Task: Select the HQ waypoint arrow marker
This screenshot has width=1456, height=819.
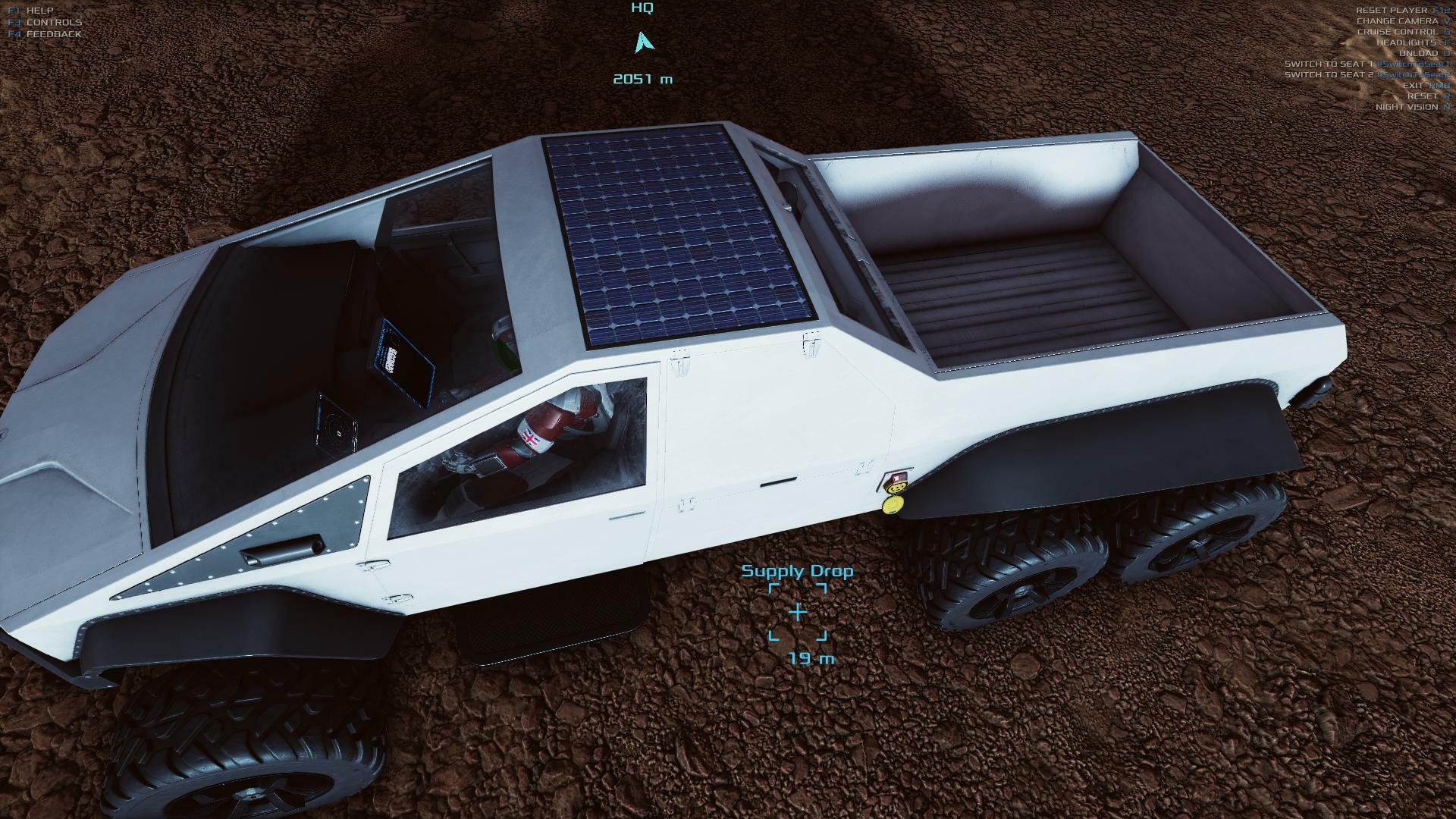Action: click(x=643, y=42)
